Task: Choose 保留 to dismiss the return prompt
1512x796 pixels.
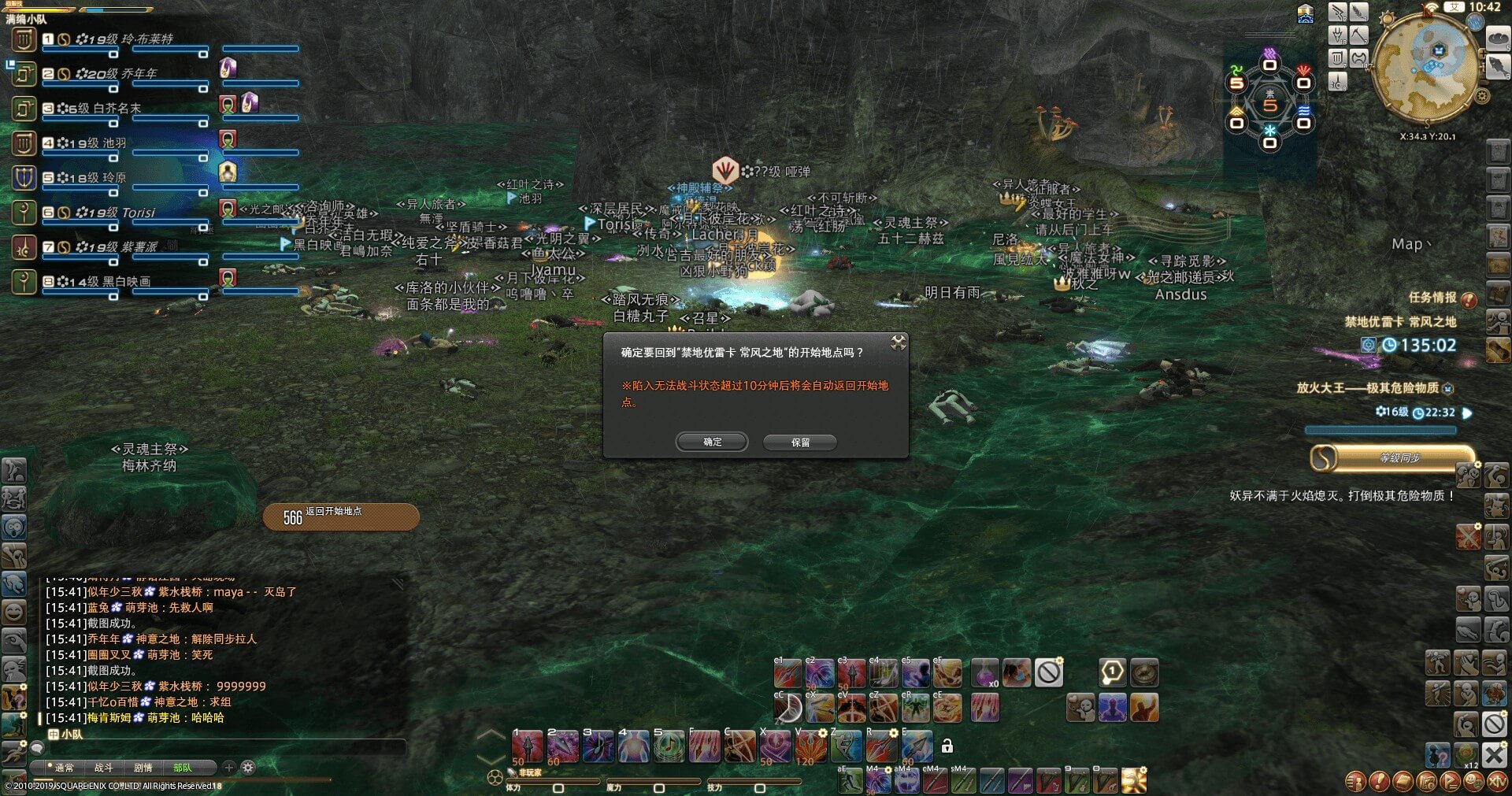Action: pyautogui.click(x=800, y=442)
